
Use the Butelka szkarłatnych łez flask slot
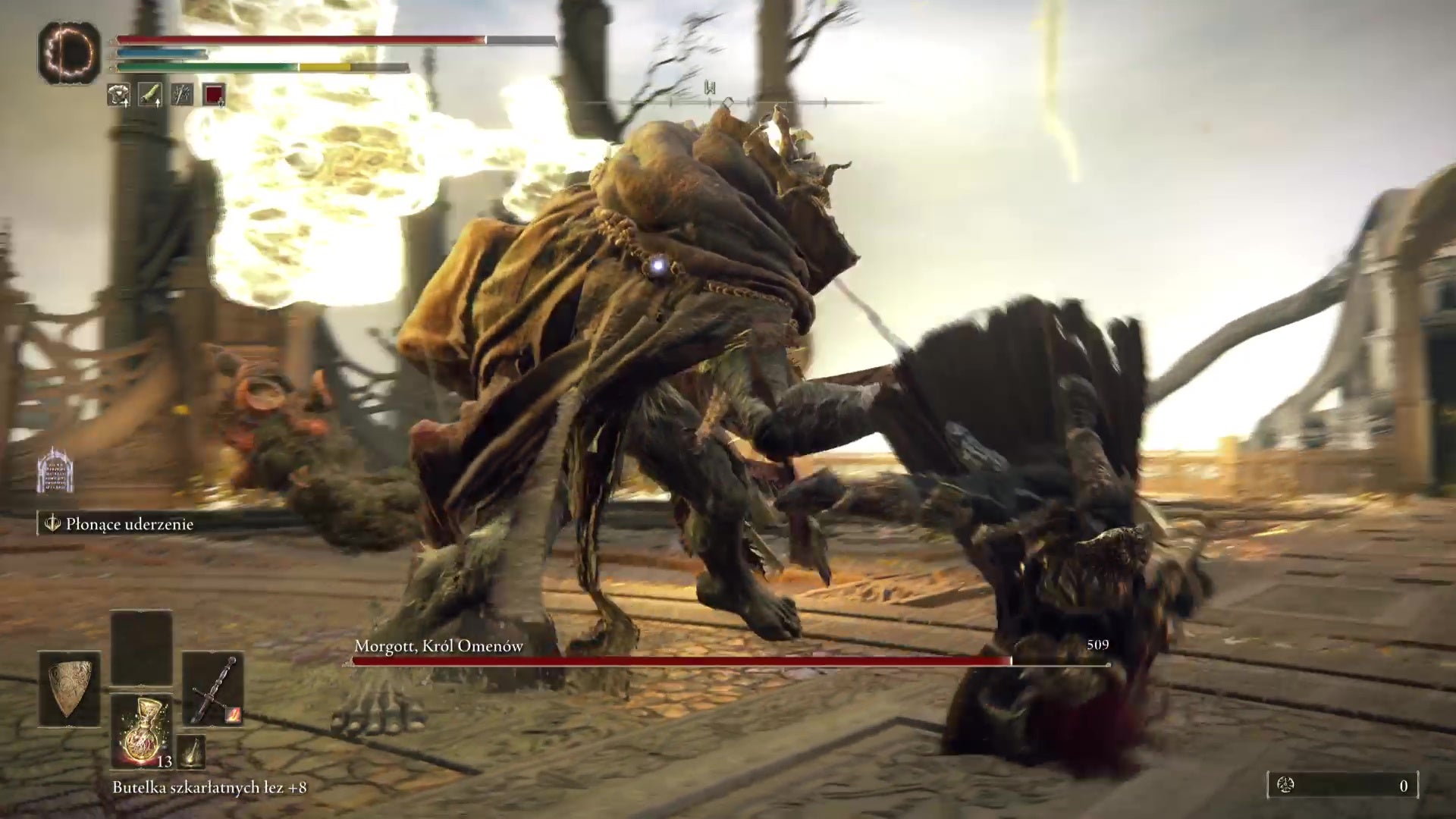click(142, 730)
